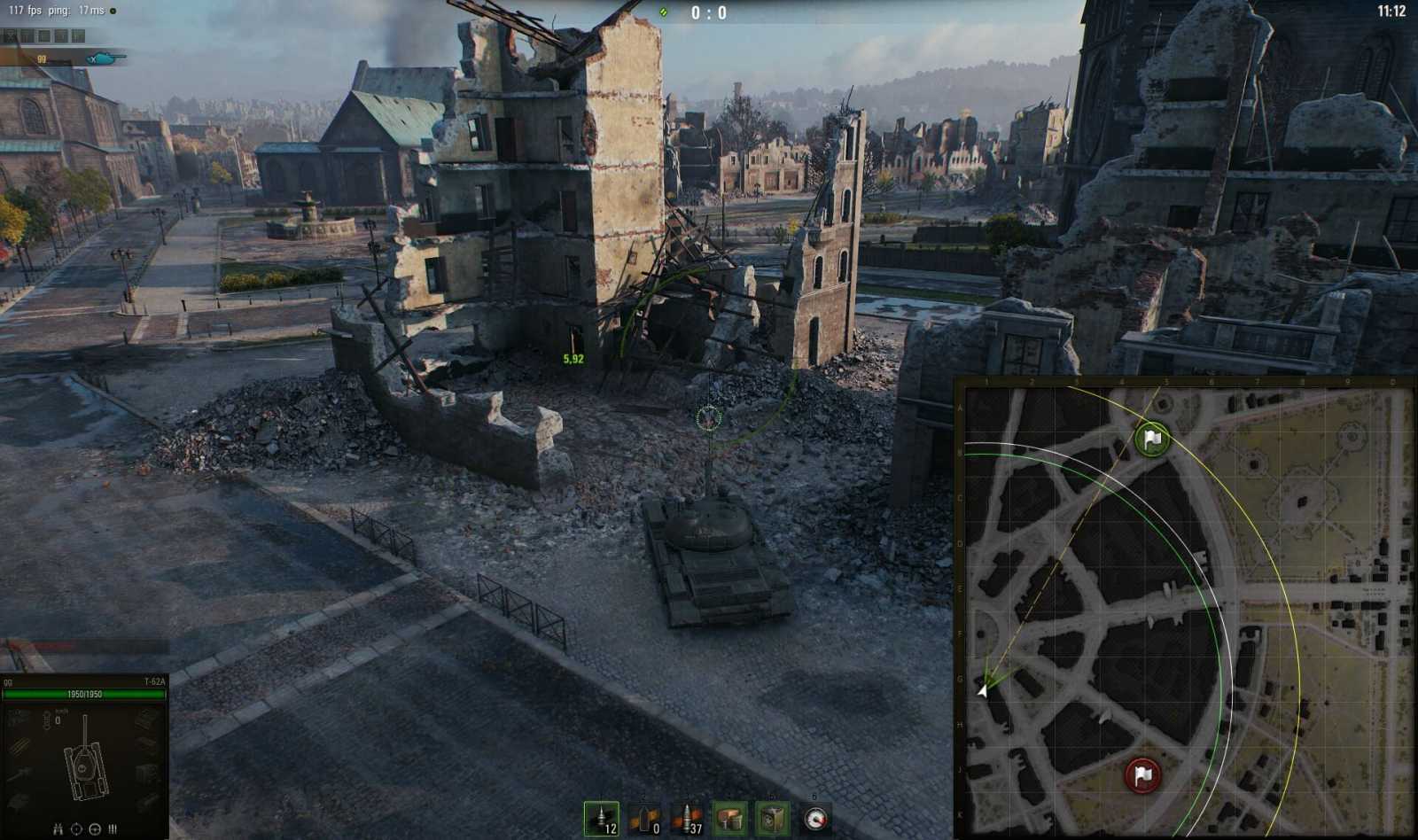
Task: Select the empty second shell slot
Action: (643, 819)
